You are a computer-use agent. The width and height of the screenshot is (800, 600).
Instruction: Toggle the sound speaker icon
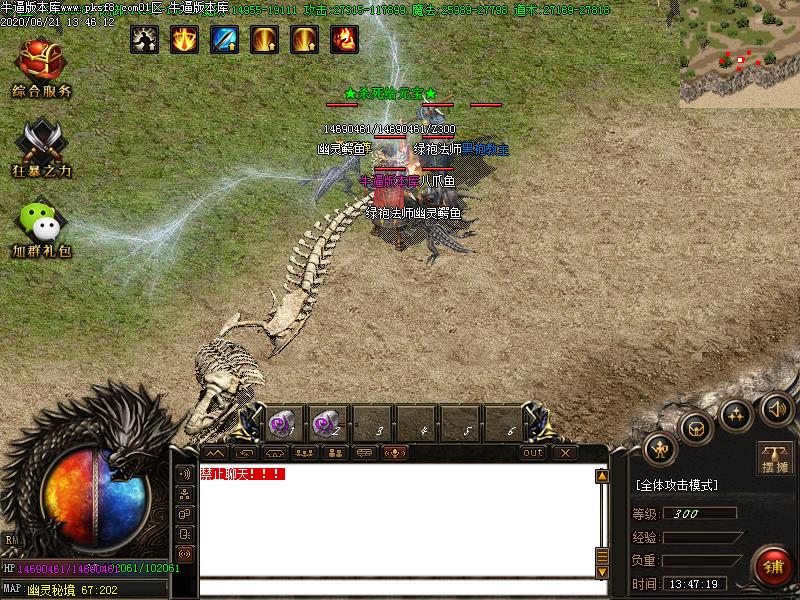(x=777, y=407)
